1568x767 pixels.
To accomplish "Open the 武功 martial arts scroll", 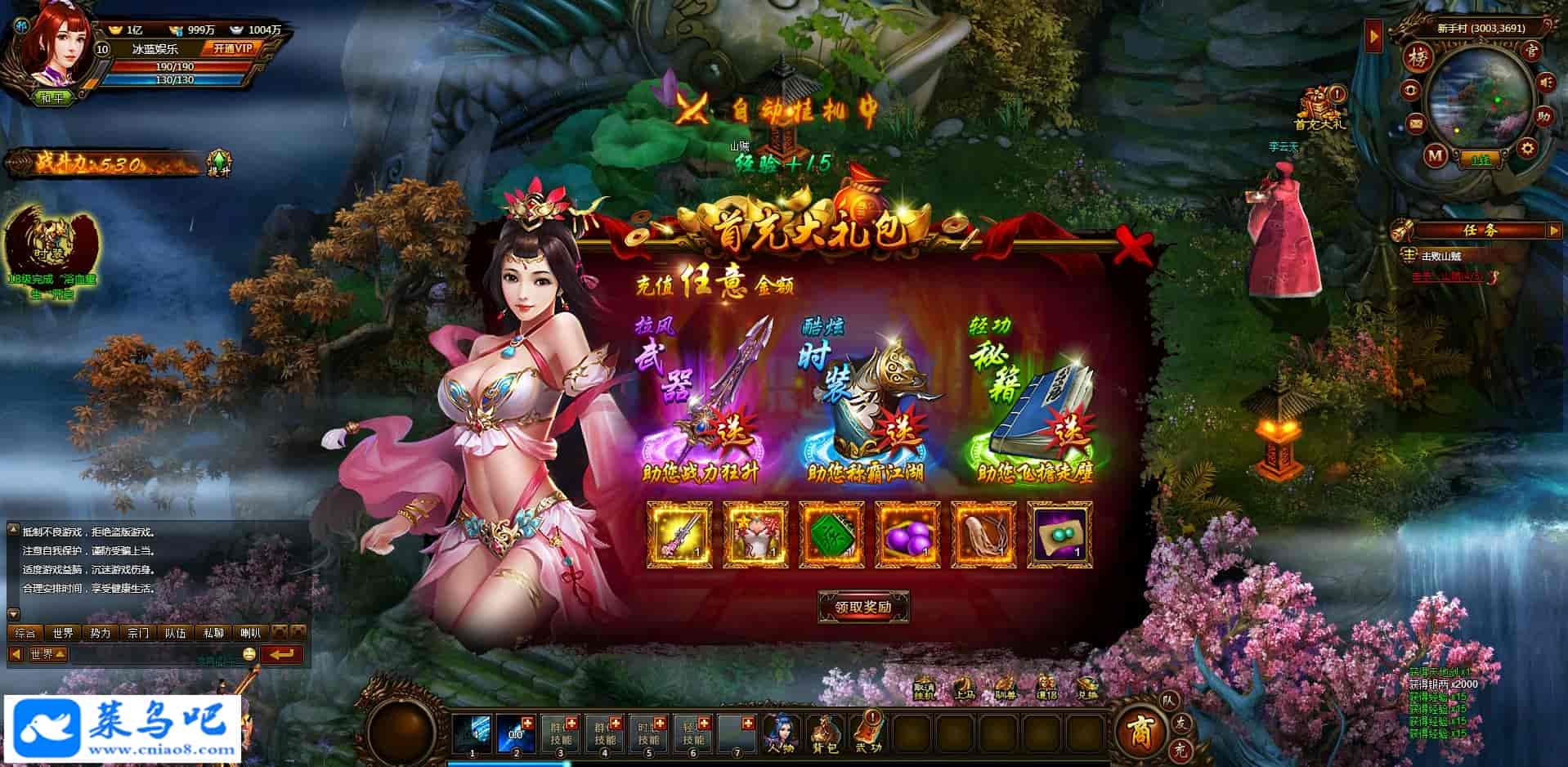I will 868,732.
